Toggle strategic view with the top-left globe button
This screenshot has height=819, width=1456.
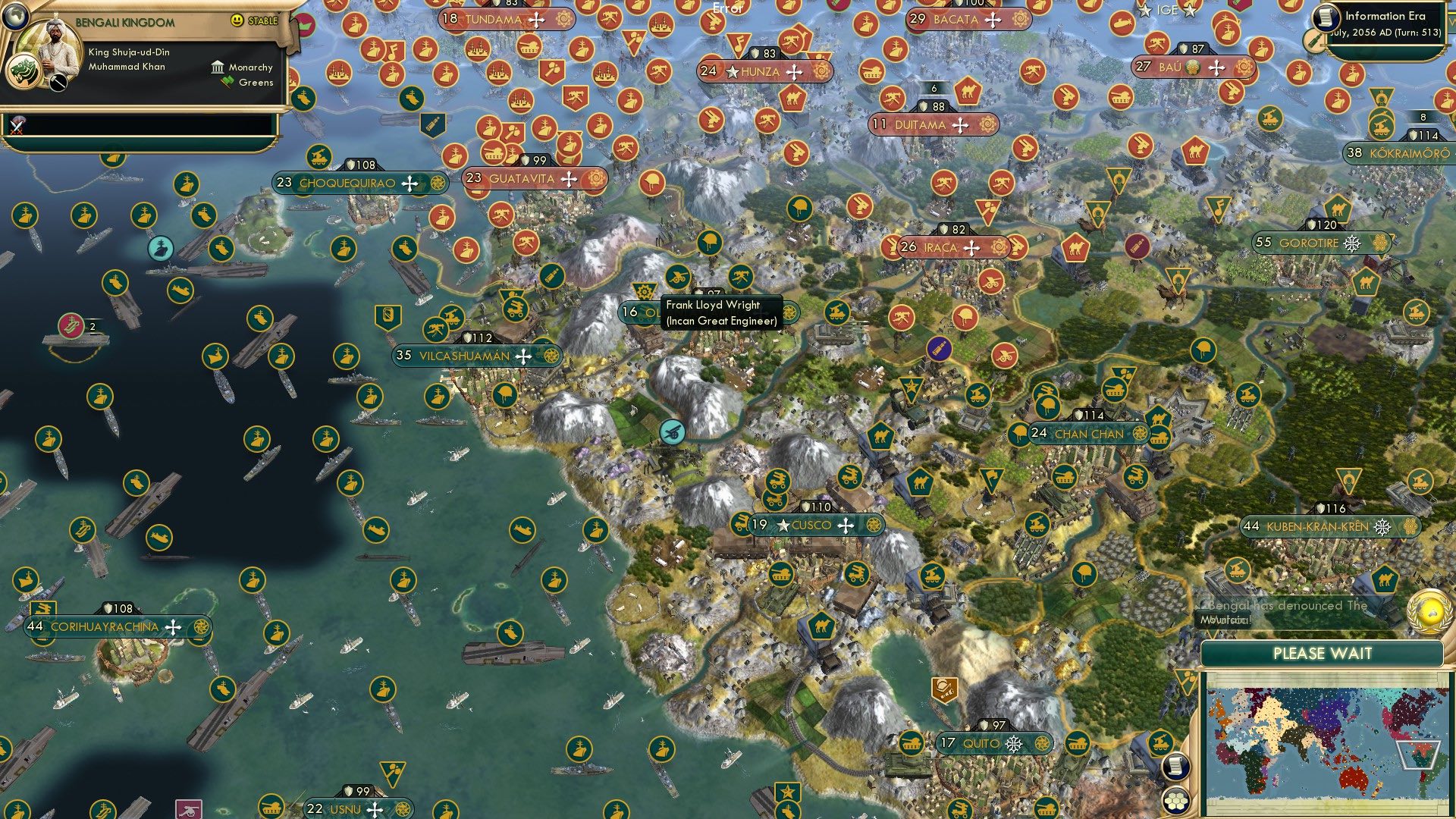coord(15,15)
